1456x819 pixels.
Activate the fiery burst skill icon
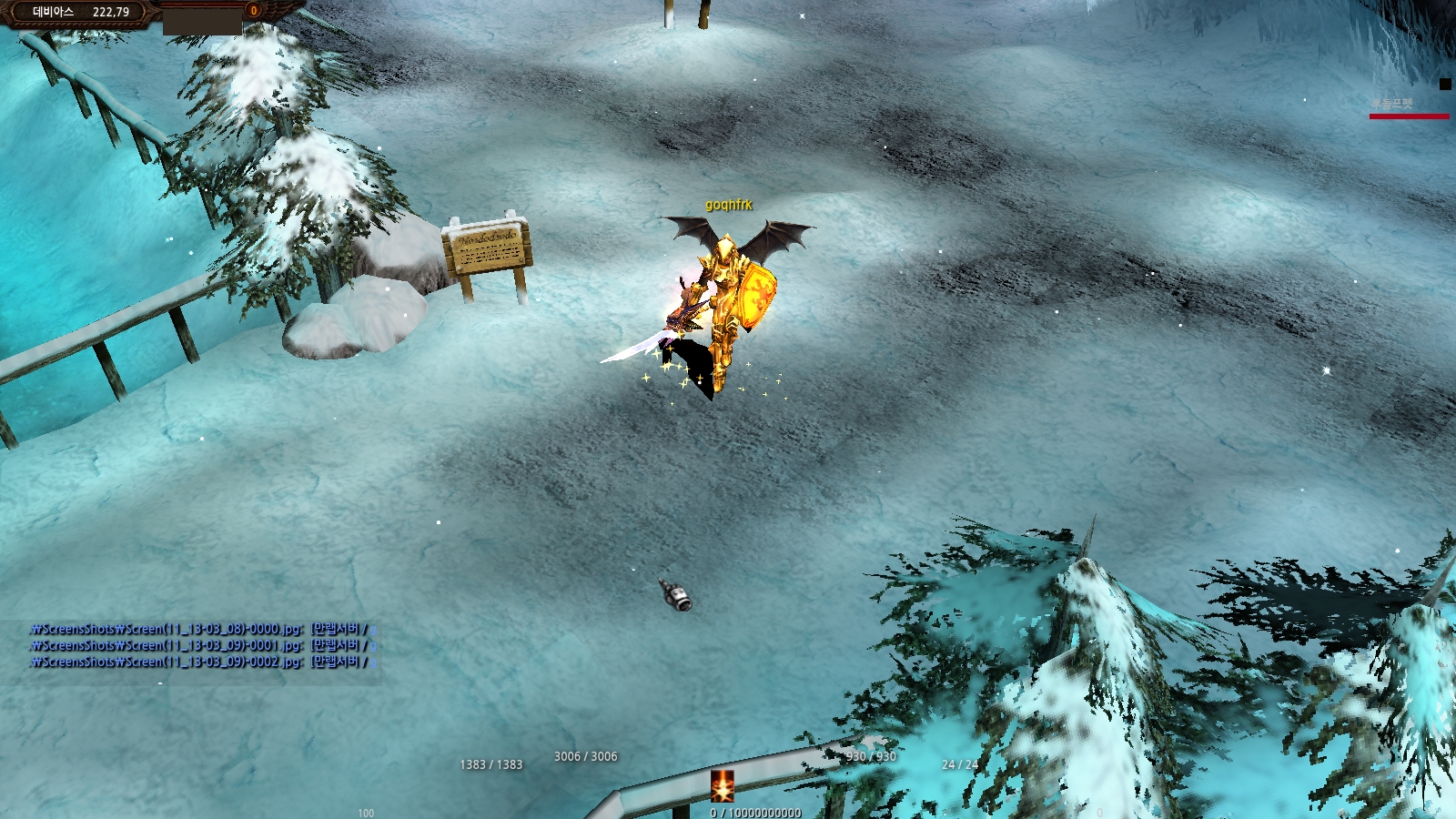[722, 786]
